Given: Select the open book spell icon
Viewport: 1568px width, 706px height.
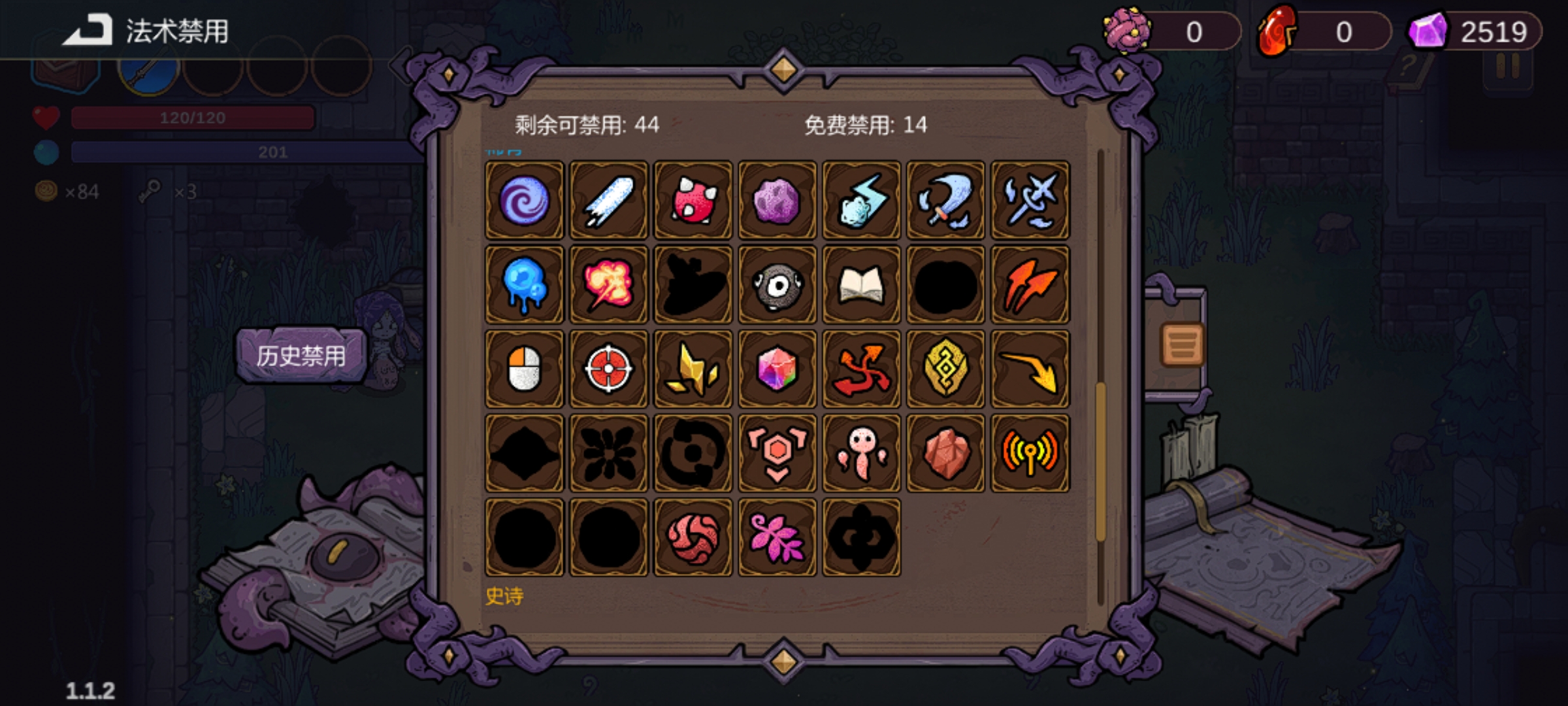Looking at the screenshot, I should click(x=860, y=284).
